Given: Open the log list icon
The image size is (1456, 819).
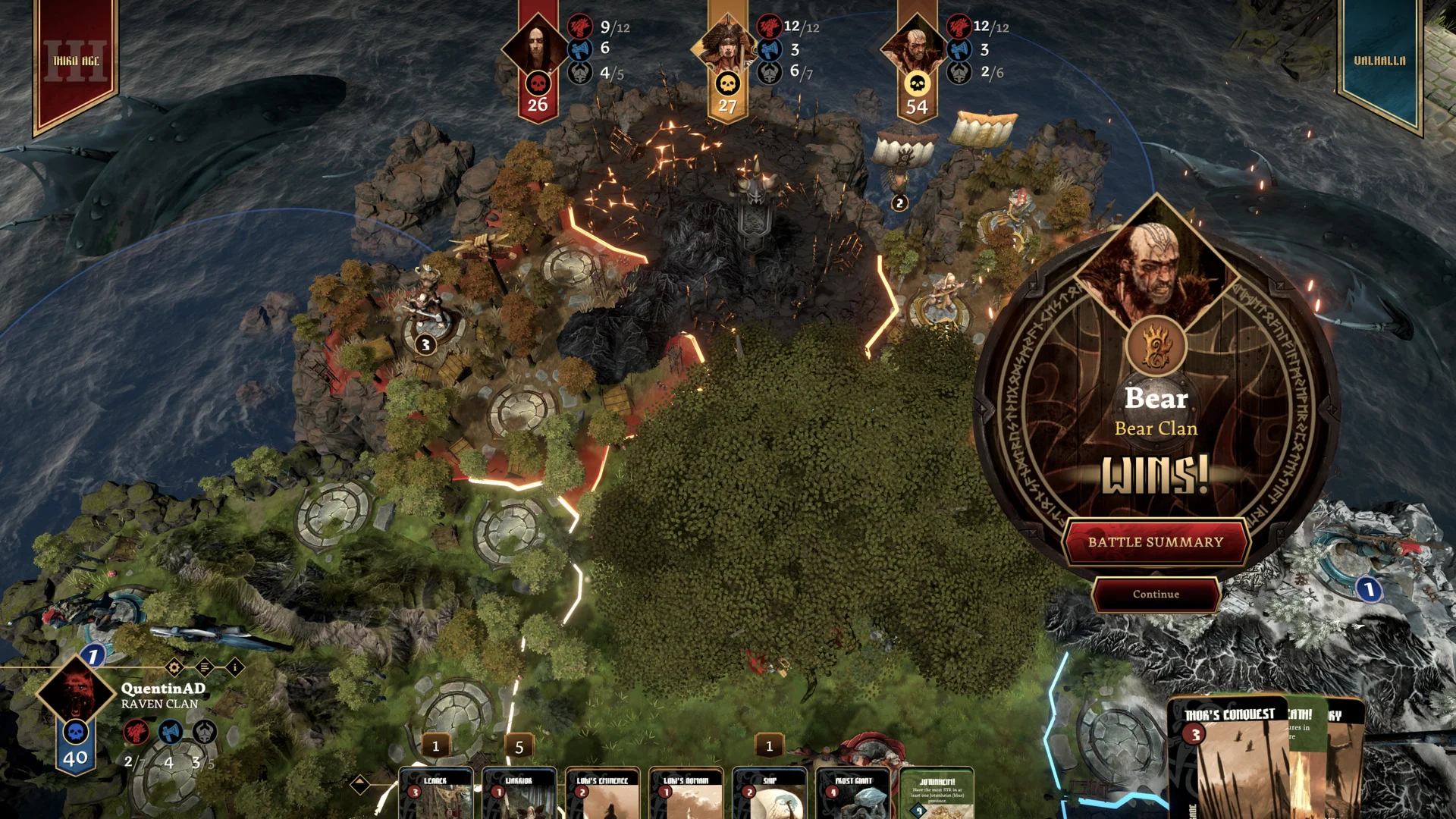Looking at the screenshot, I should point(205,667).
